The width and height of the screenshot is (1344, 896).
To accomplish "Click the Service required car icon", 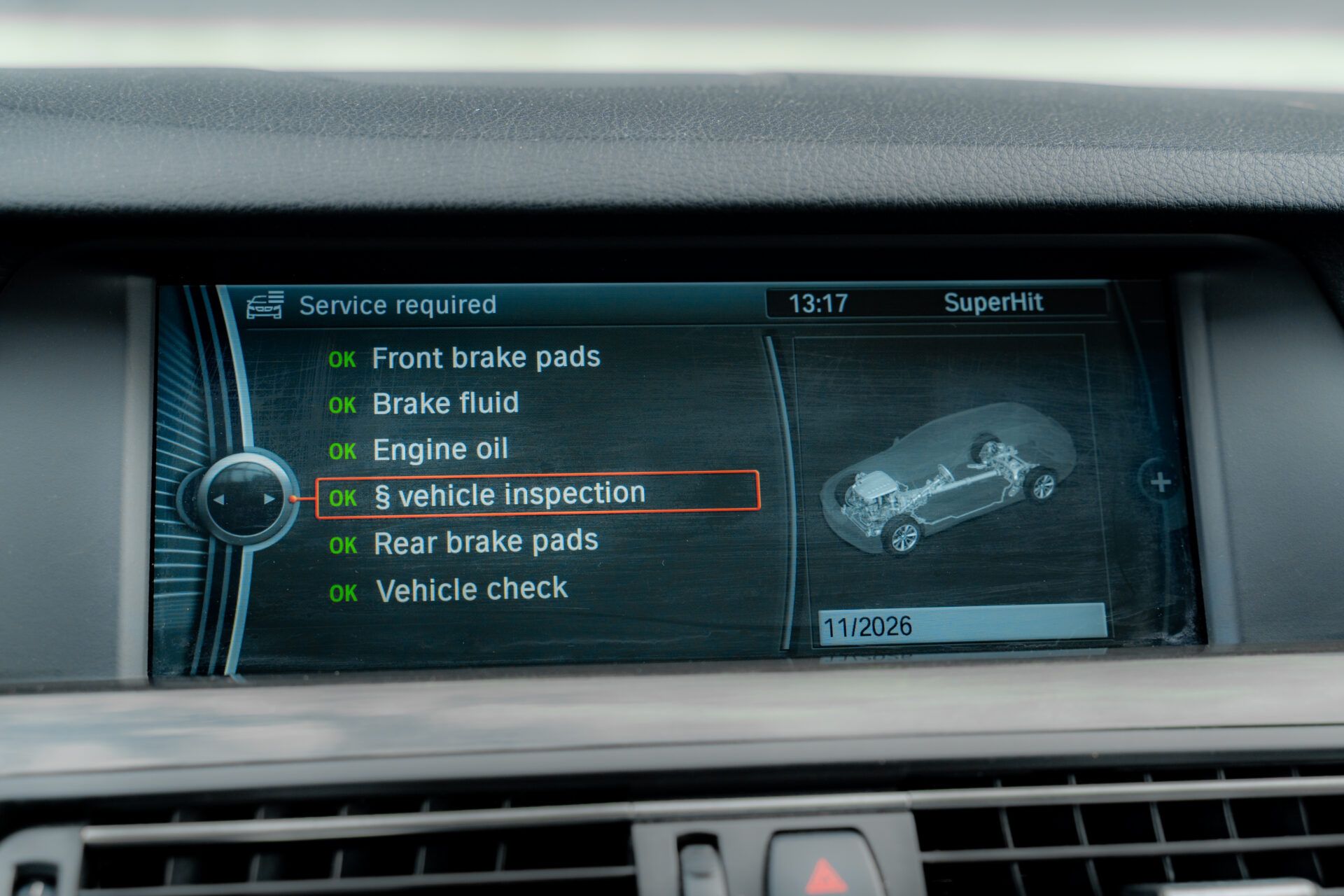I will [265, 305].
